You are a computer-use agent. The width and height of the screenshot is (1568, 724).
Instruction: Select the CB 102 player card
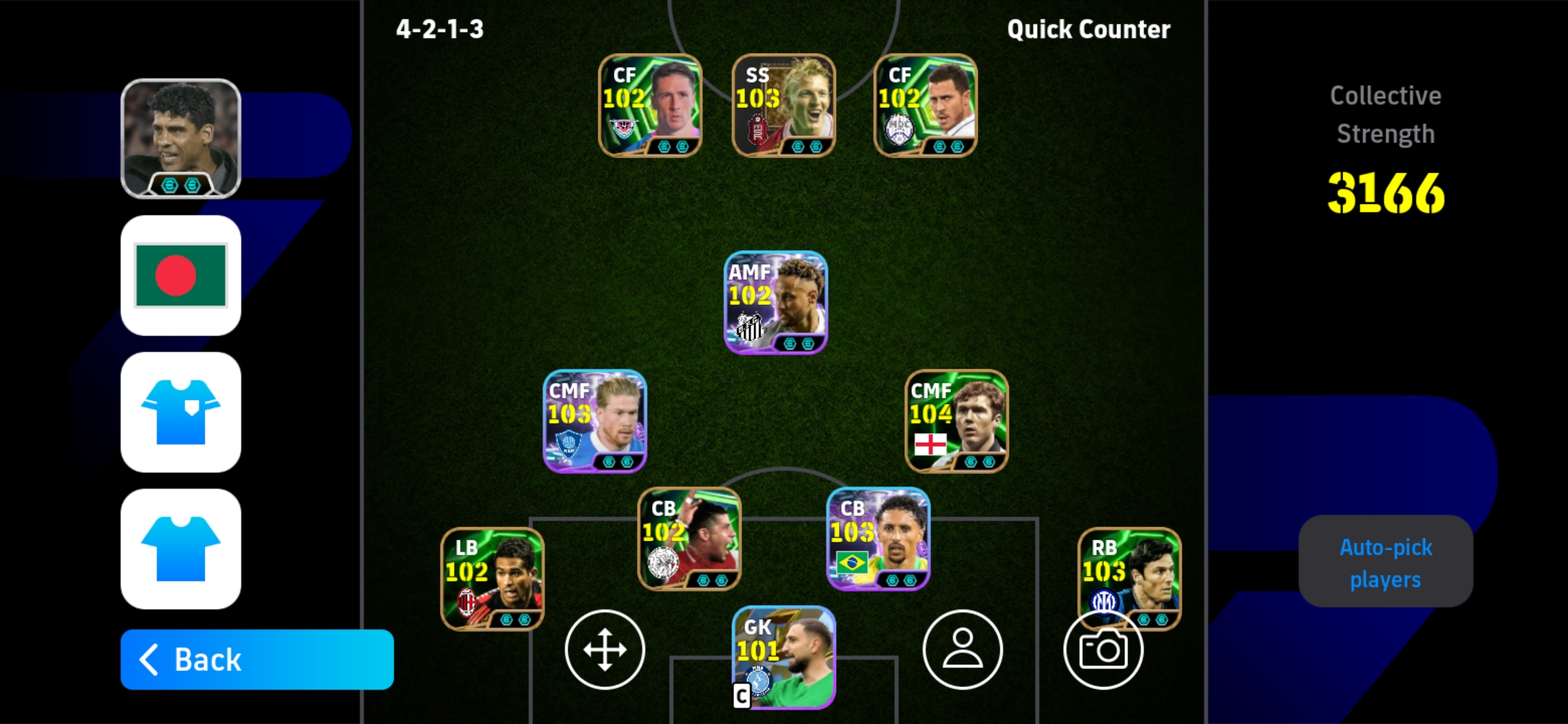click(689, 539)
